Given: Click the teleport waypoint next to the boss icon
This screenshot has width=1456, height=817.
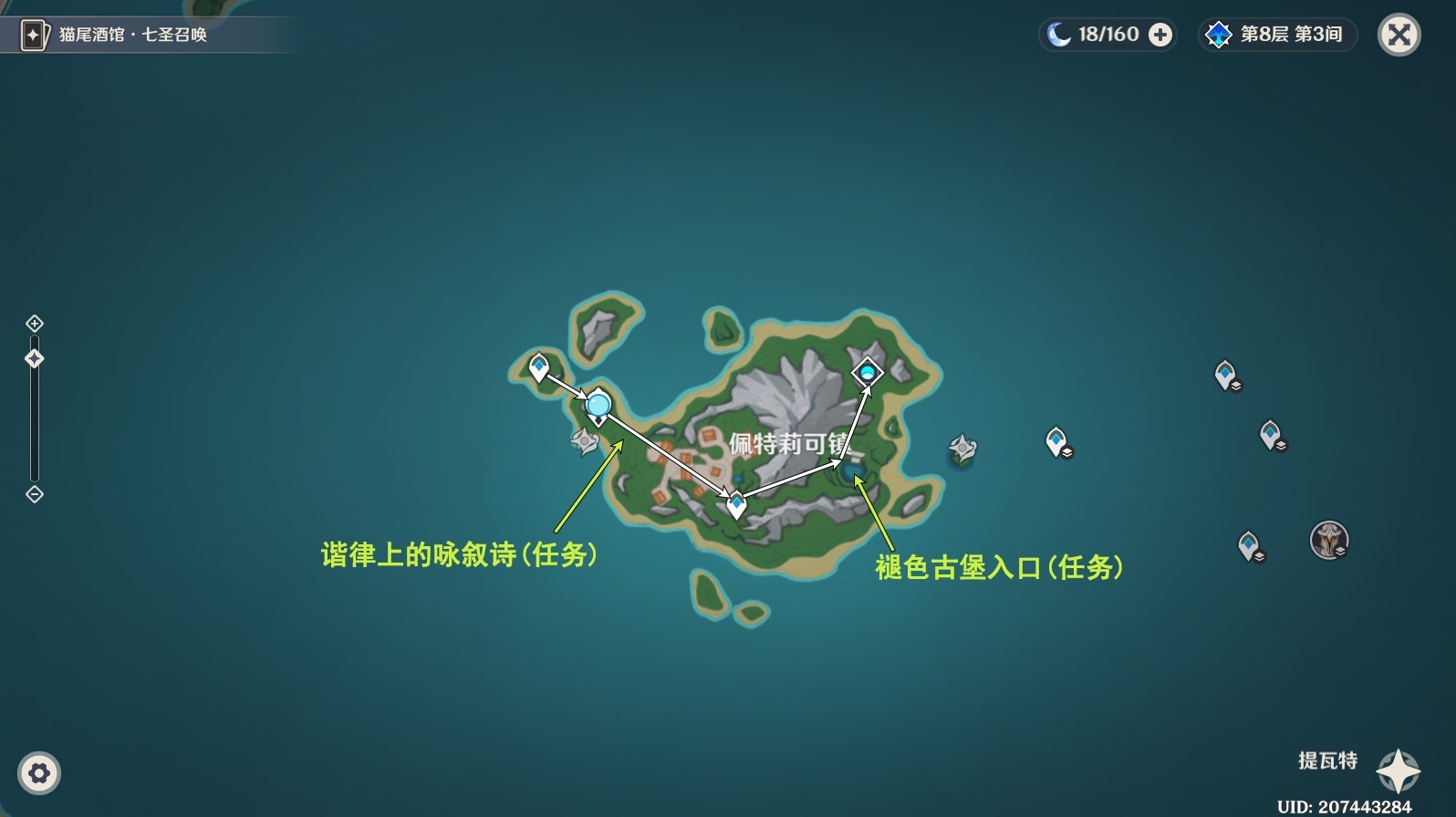Looking at the screenshot, I should tap(1250, 543).
